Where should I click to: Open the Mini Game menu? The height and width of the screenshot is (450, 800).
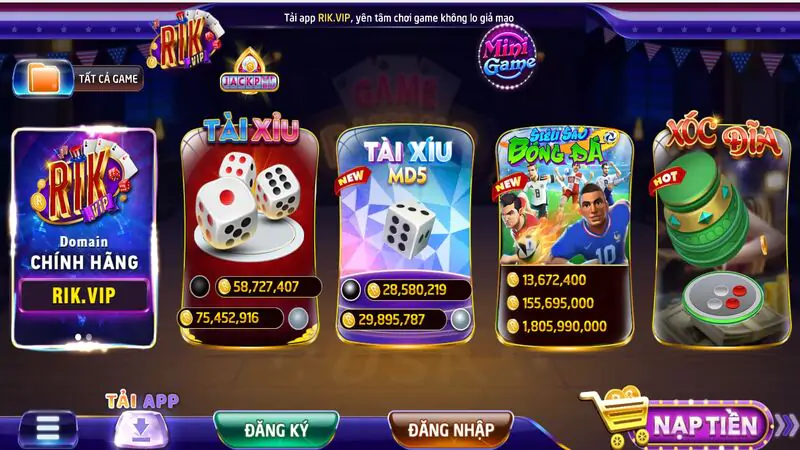509,54
